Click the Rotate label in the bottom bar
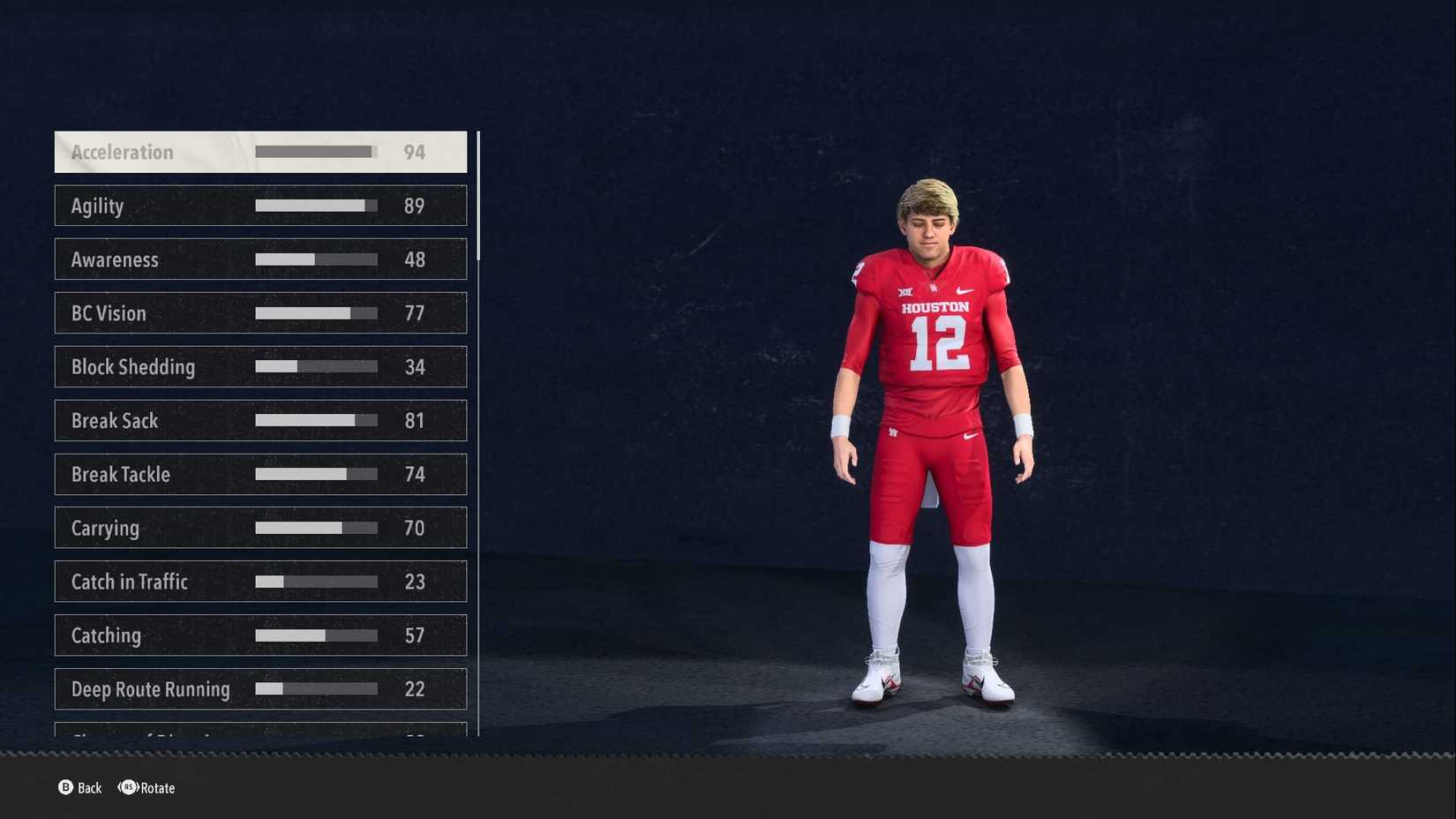 (x=157, y=788)
